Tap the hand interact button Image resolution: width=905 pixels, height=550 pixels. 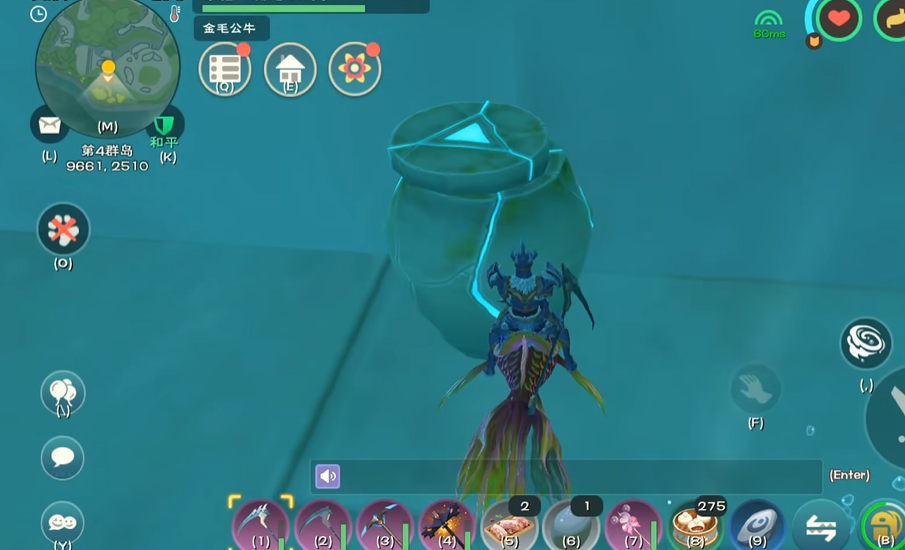tap(755, 388)
